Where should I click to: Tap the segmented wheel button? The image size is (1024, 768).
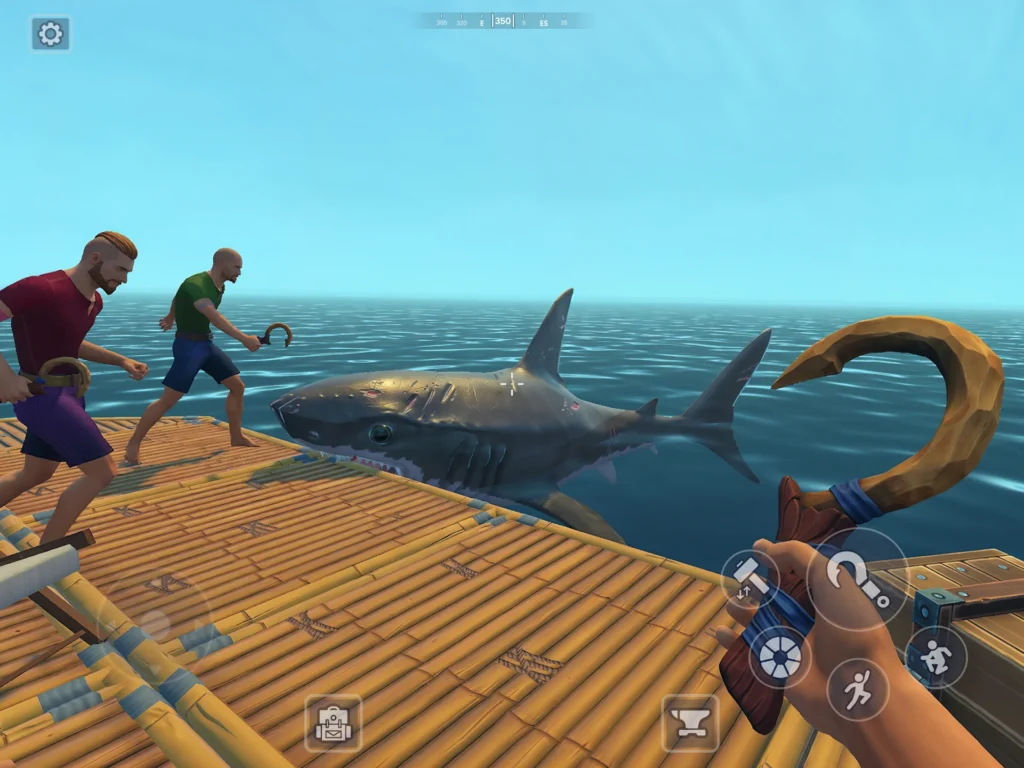tap(779, 657)
